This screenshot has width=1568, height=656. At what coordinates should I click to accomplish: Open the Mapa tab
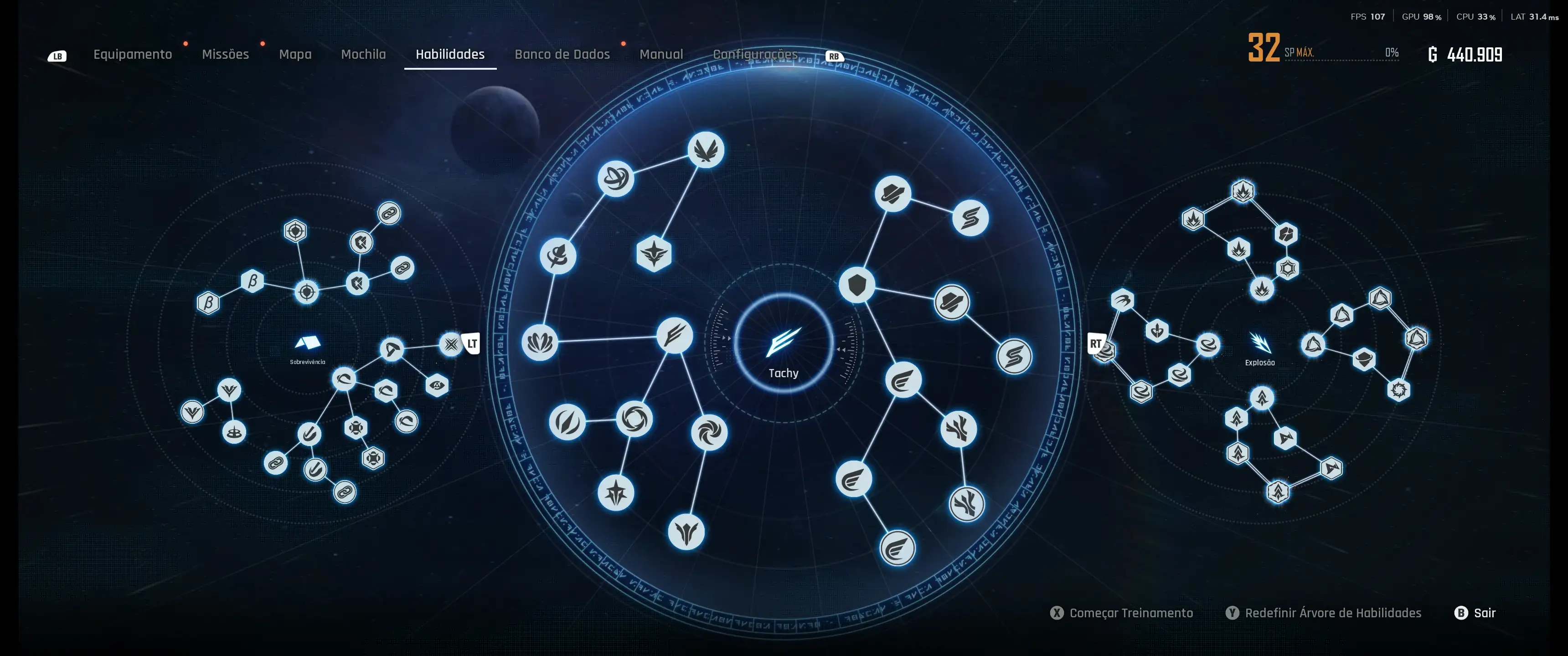295,54
